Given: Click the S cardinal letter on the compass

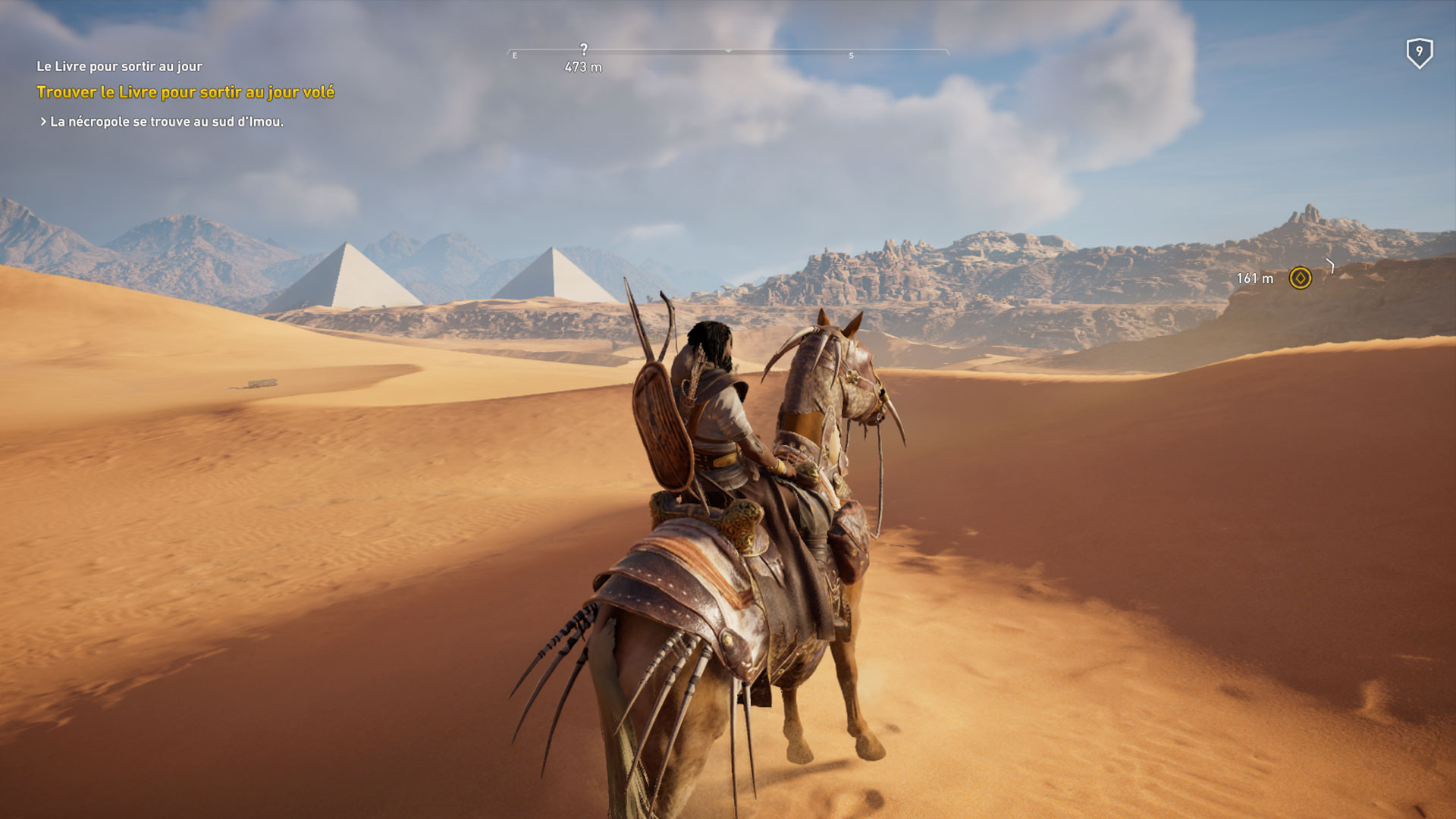Looking at the screenshot, I should (x=851, y=55).
